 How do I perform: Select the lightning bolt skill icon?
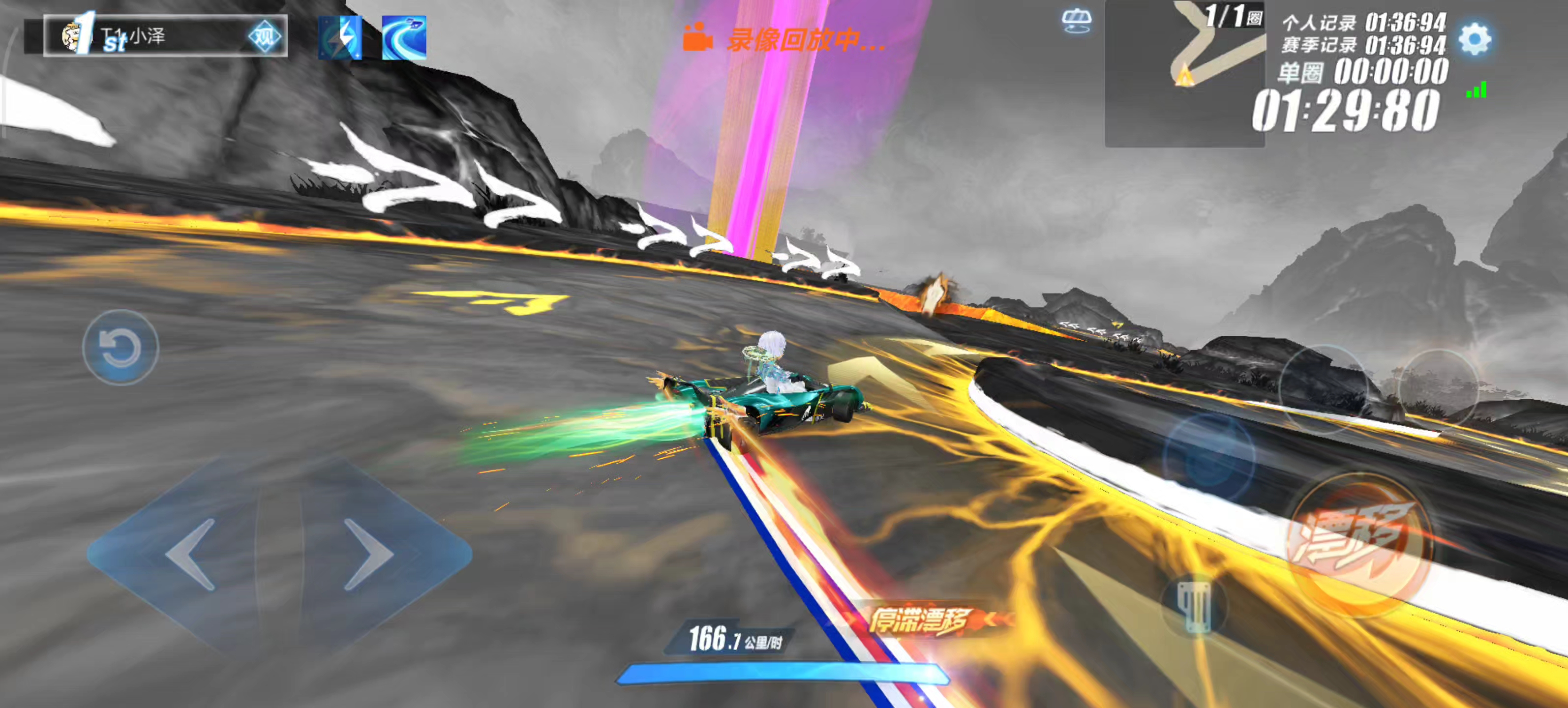[340, 38]
